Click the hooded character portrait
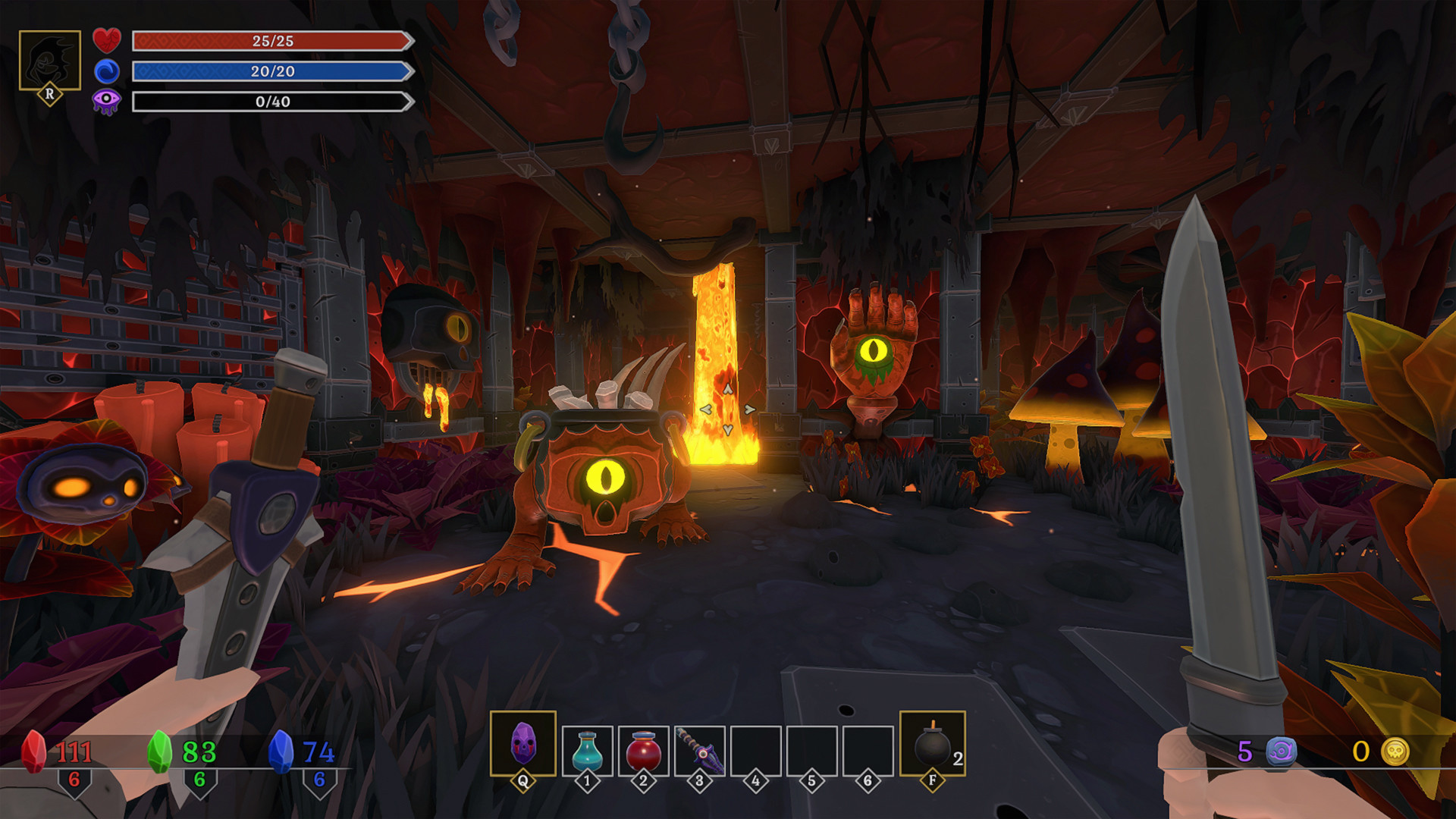The height and width of the screenshot is (819, 1456). pos(50,61)
